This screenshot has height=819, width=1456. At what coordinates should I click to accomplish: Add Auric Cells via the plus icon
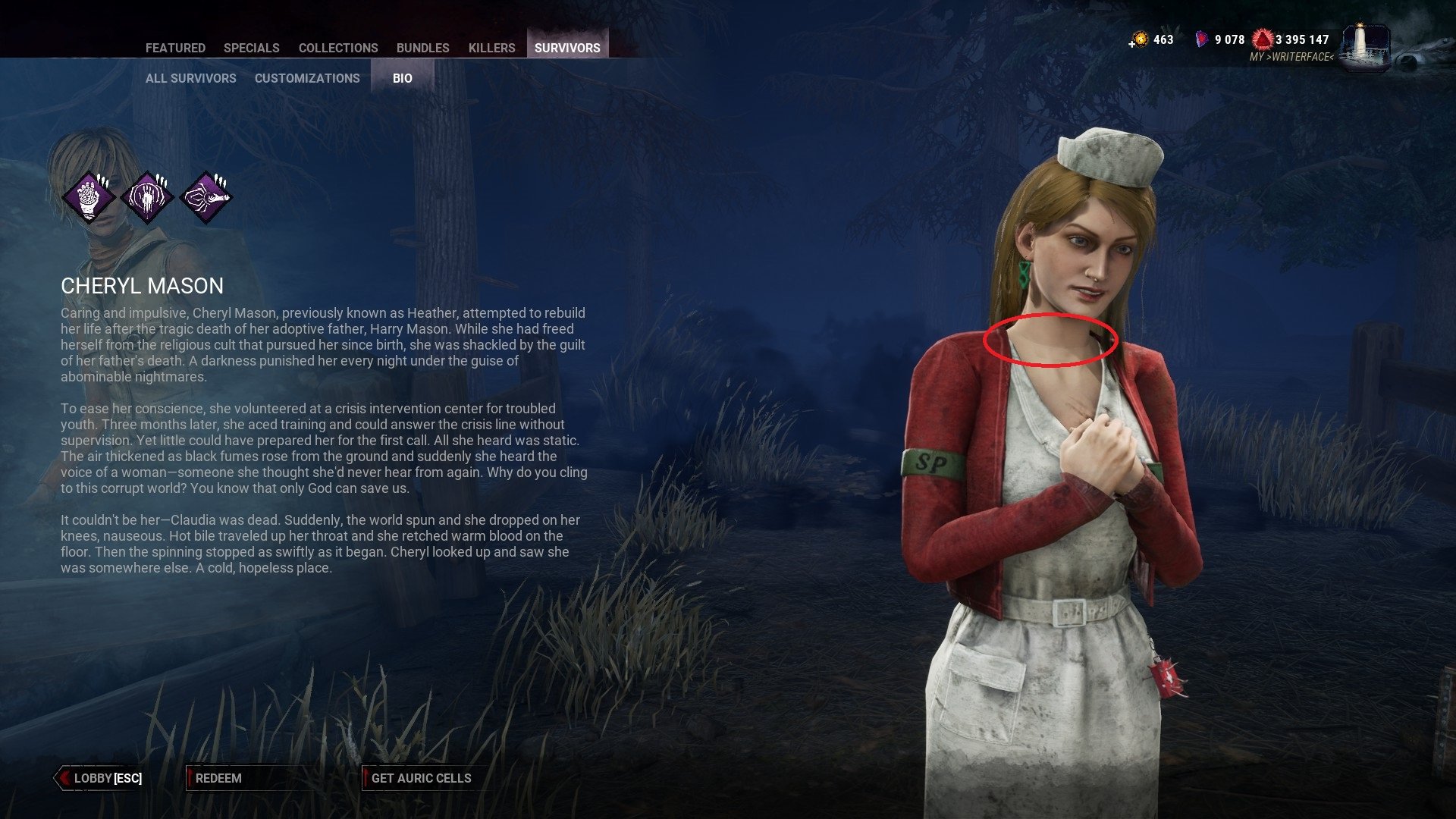(1132, 44)
